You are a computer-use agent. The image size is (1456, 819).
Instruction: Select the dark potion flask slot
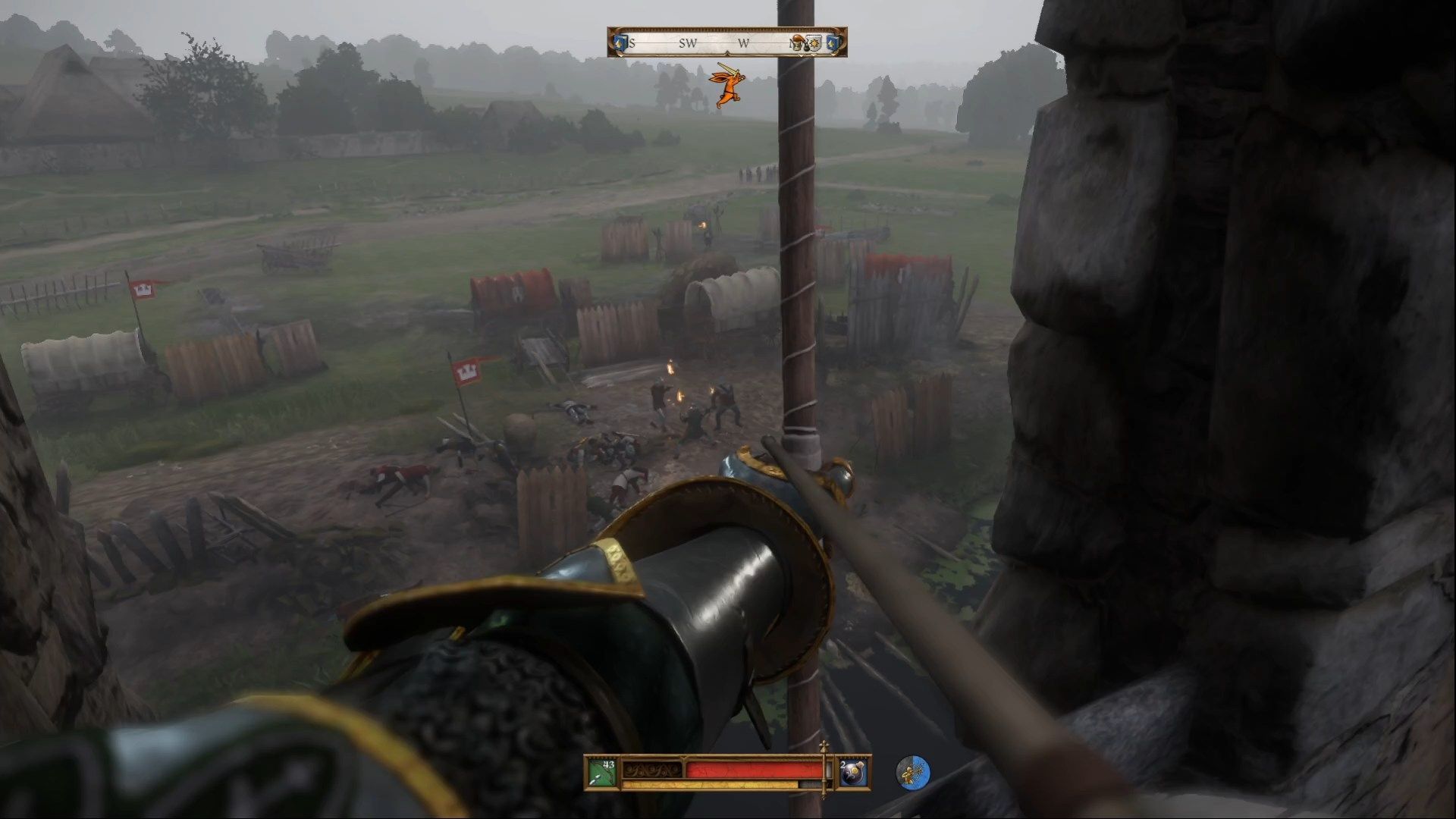[852, 773]
